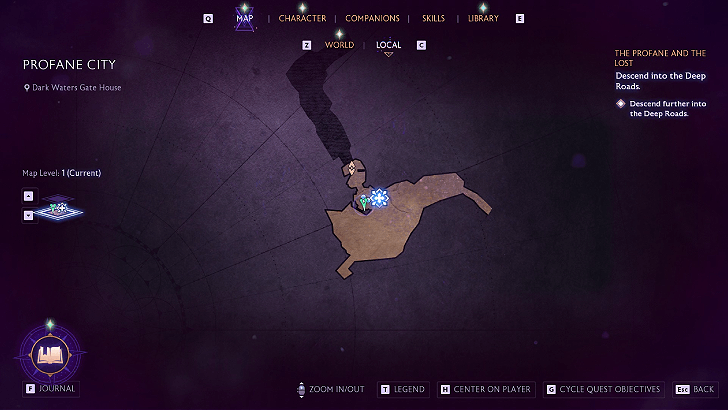This screenshot has width=728, height=410.
Task: Switch to the World map view
Action: 339,45
